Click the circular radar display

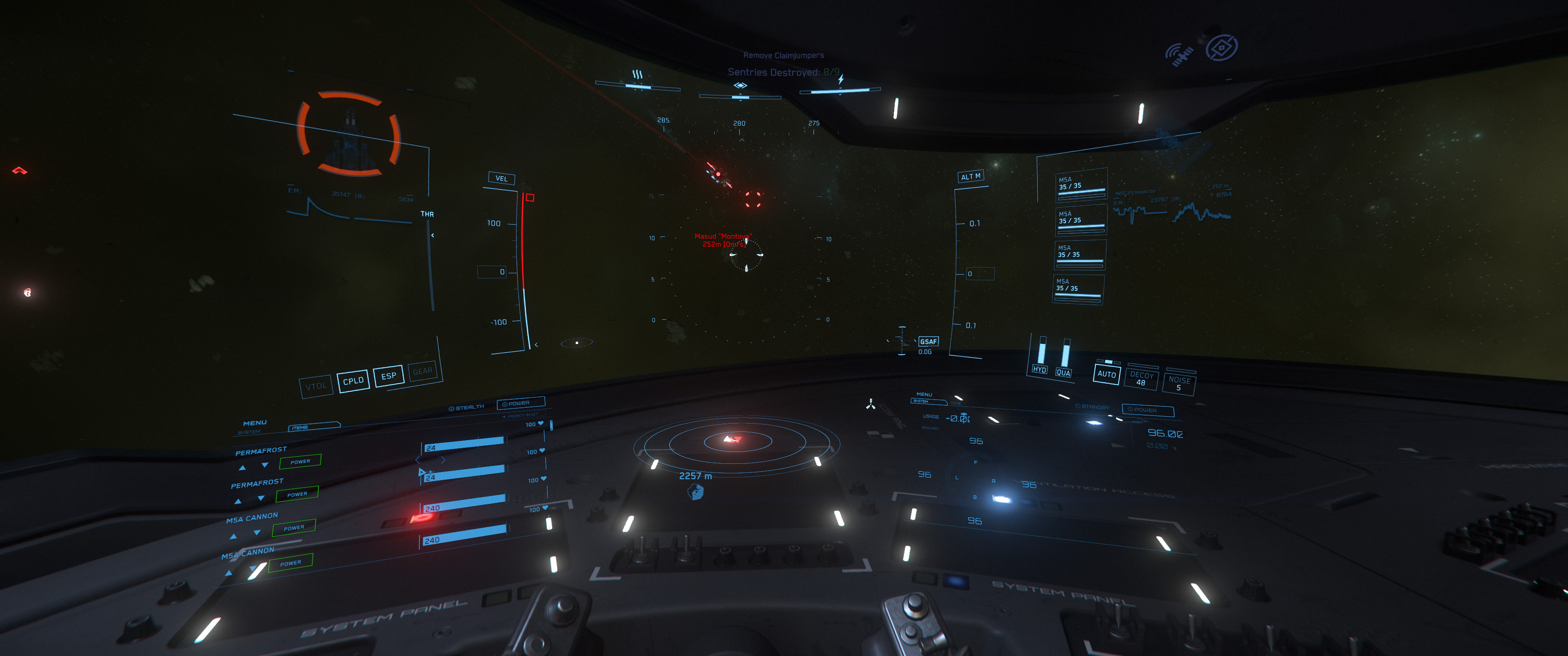(x=737, y=441)
